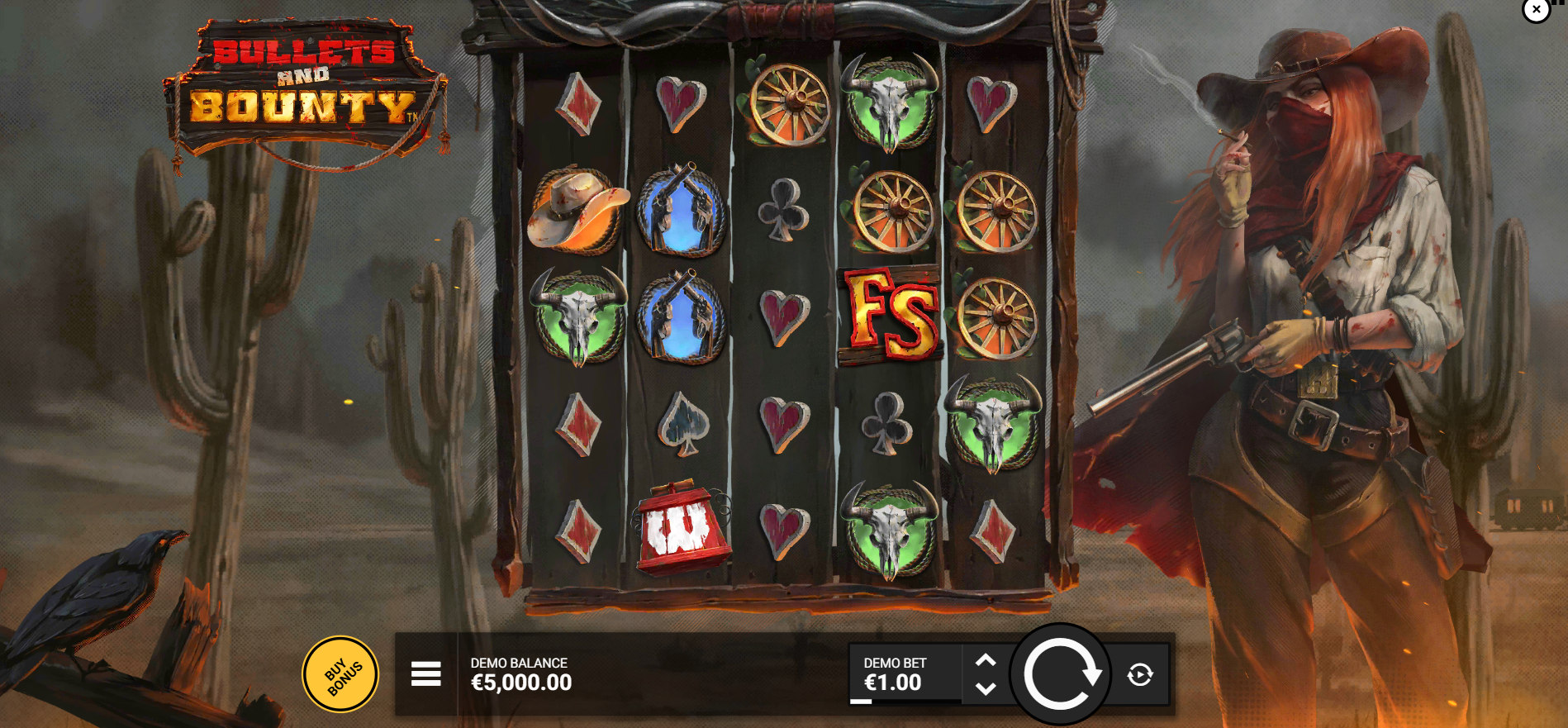Increase the demo bet with the up arrow

[986, 661]
